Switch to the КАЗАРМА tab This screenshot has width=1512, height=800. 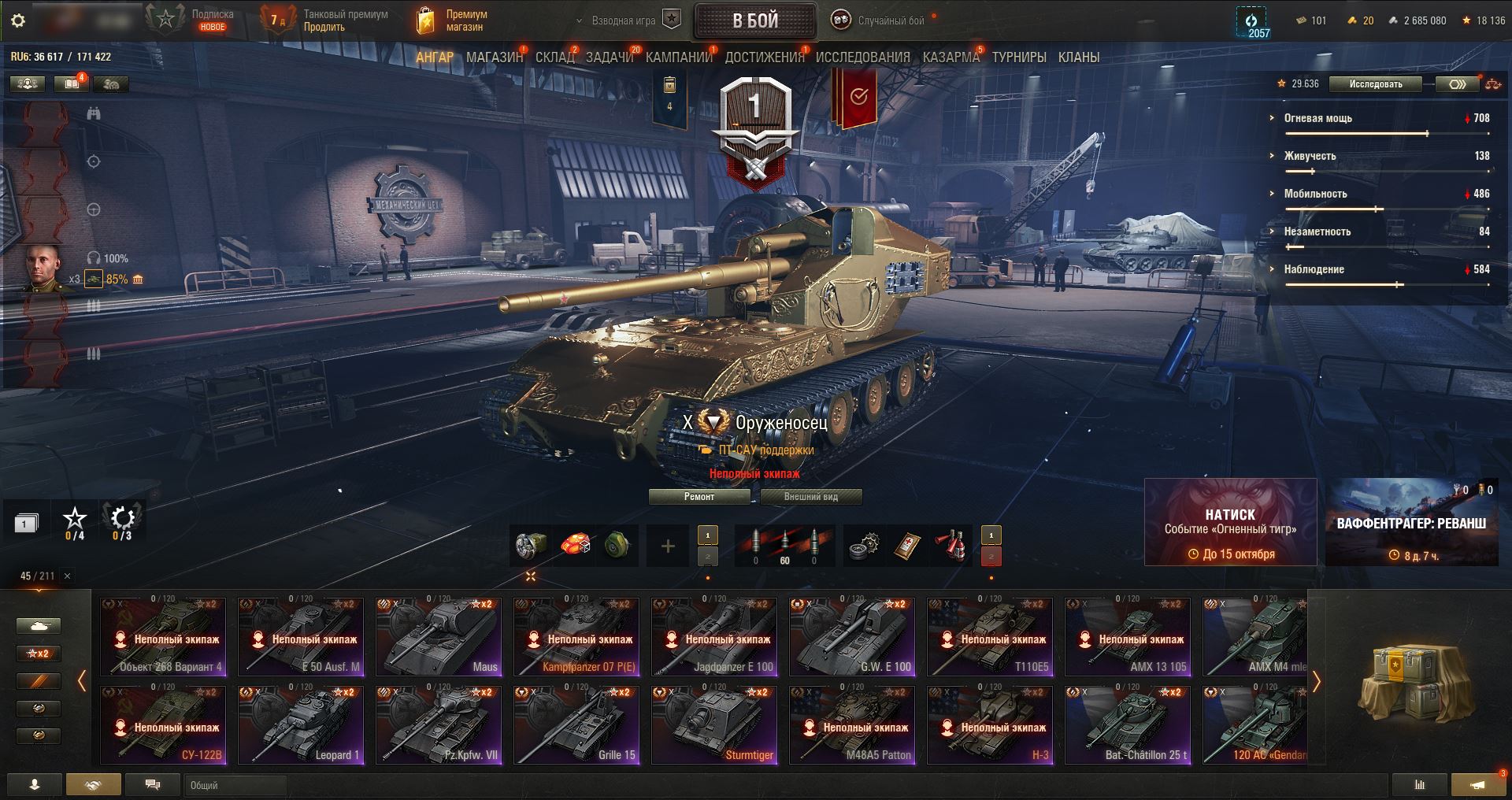pos(951,57)
